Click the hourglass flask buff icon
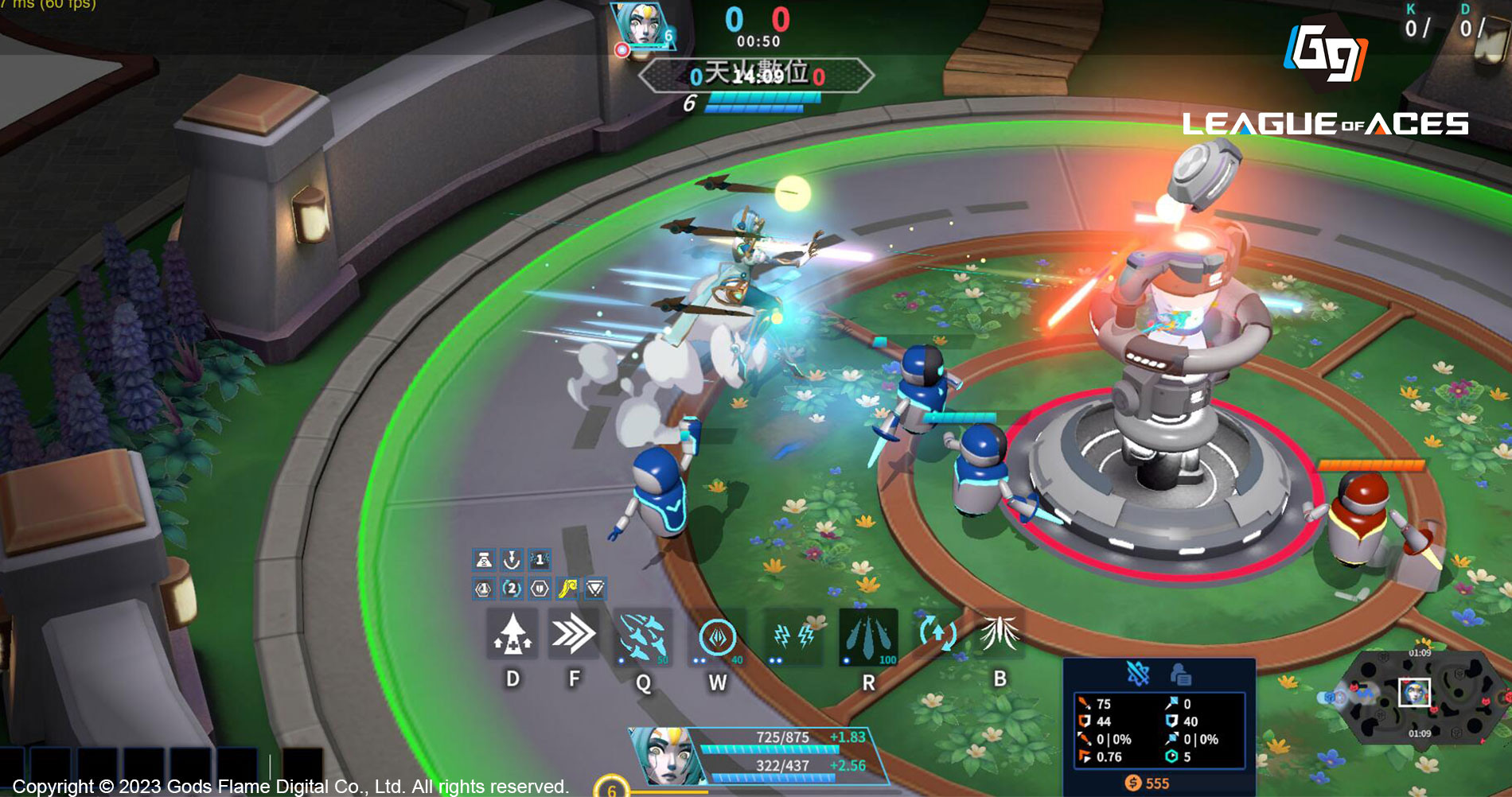 (483, 560)
